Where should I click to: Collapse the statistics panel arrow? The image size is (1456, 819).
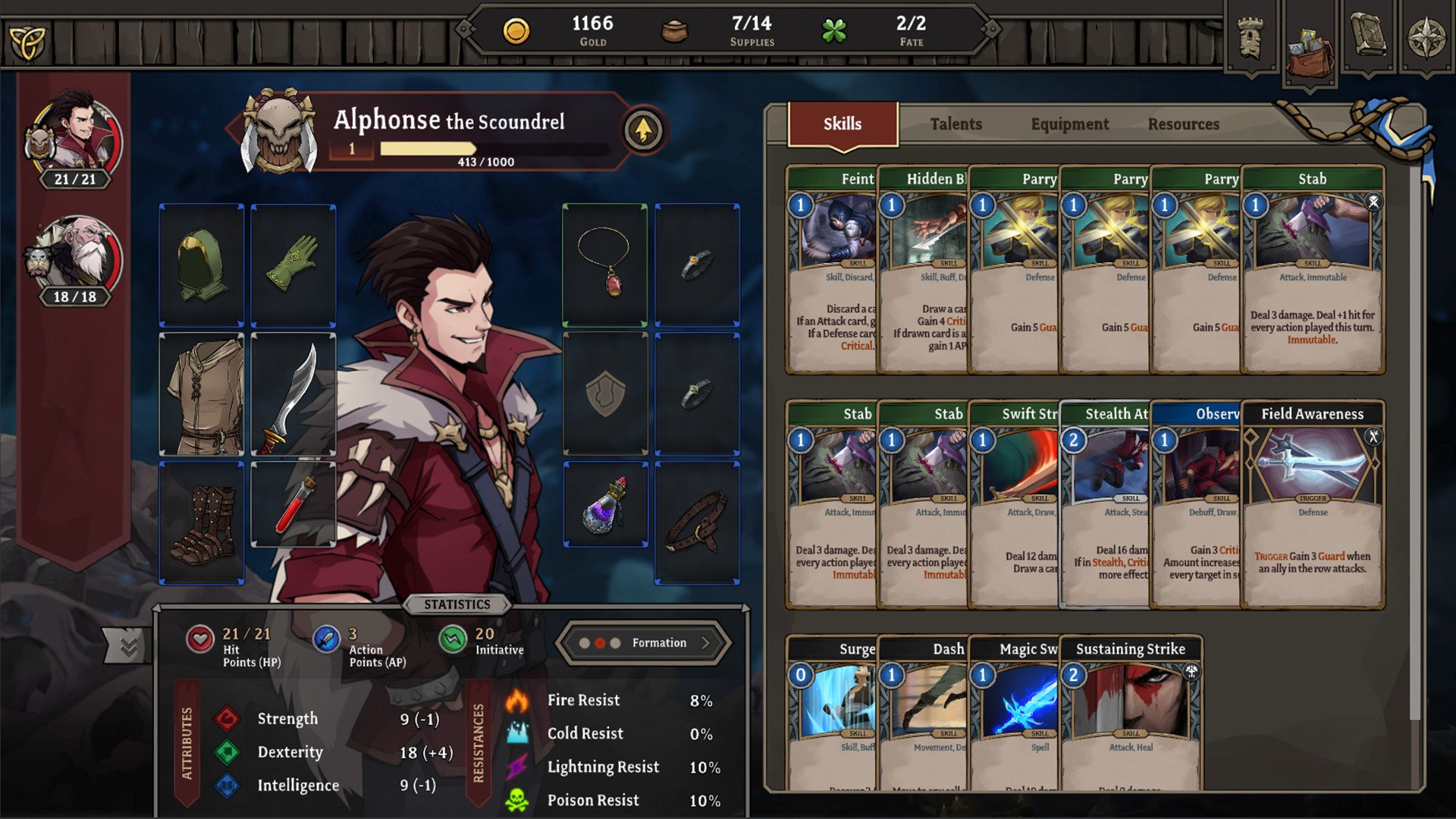point(127,646)
